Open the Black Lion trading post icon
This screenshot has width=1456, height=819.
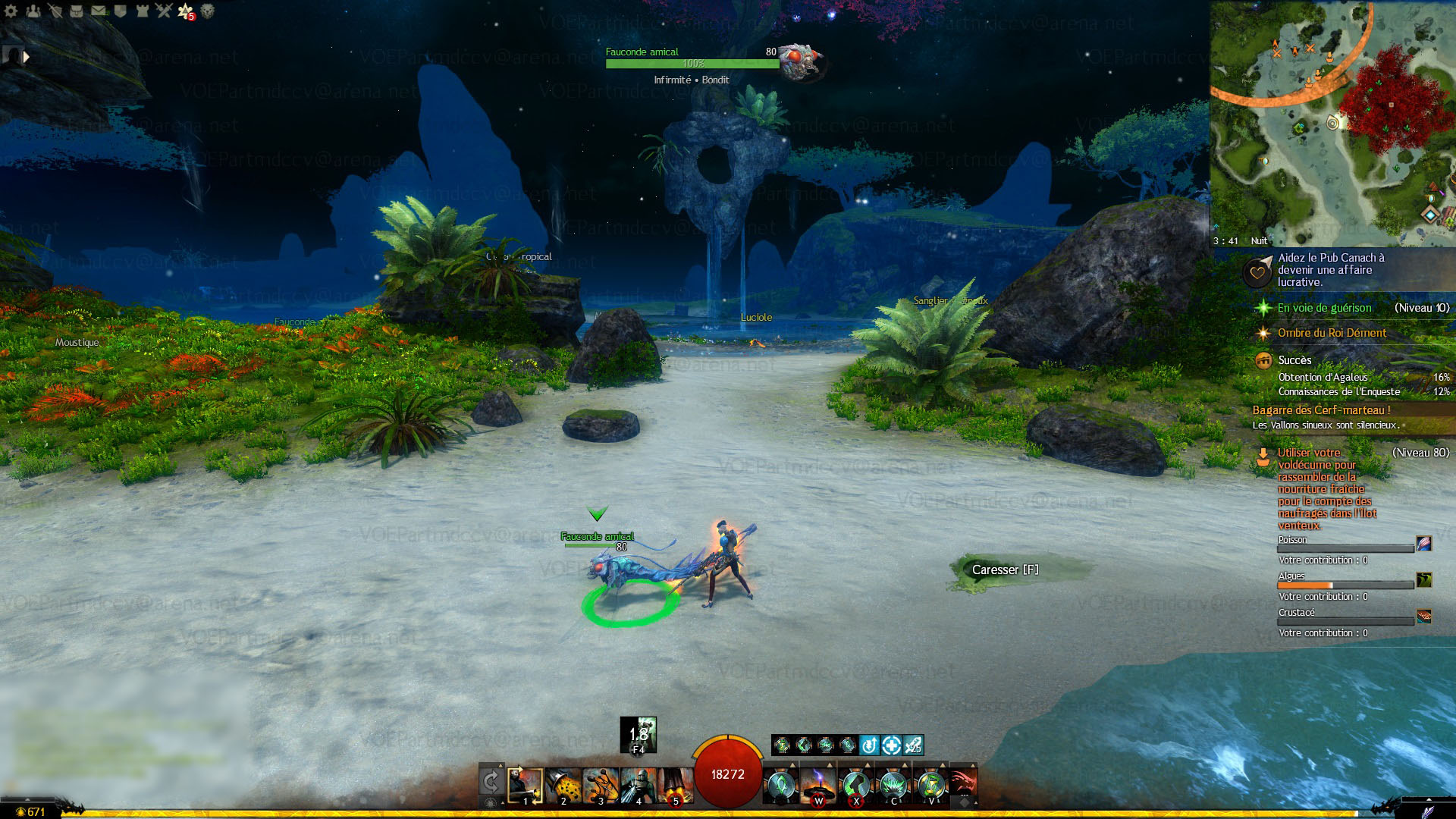click(207, 11)
